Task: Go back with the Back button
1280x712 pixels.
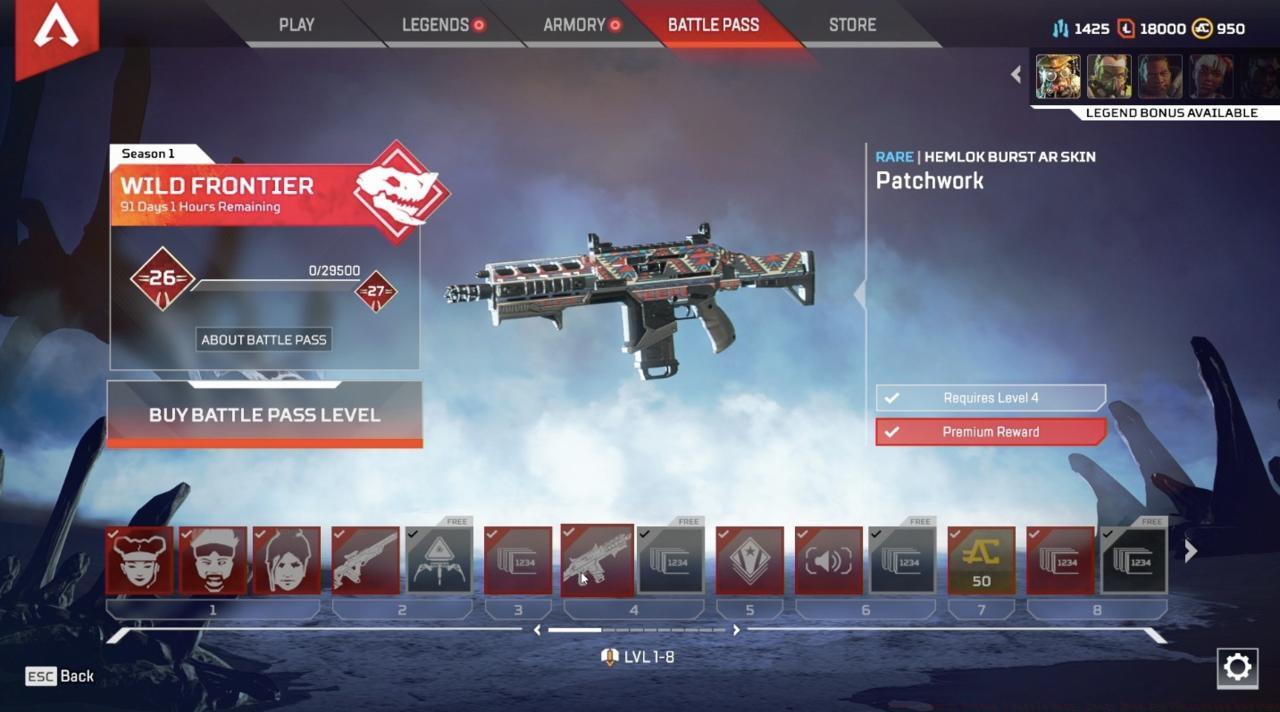Action: coord(61,676)
